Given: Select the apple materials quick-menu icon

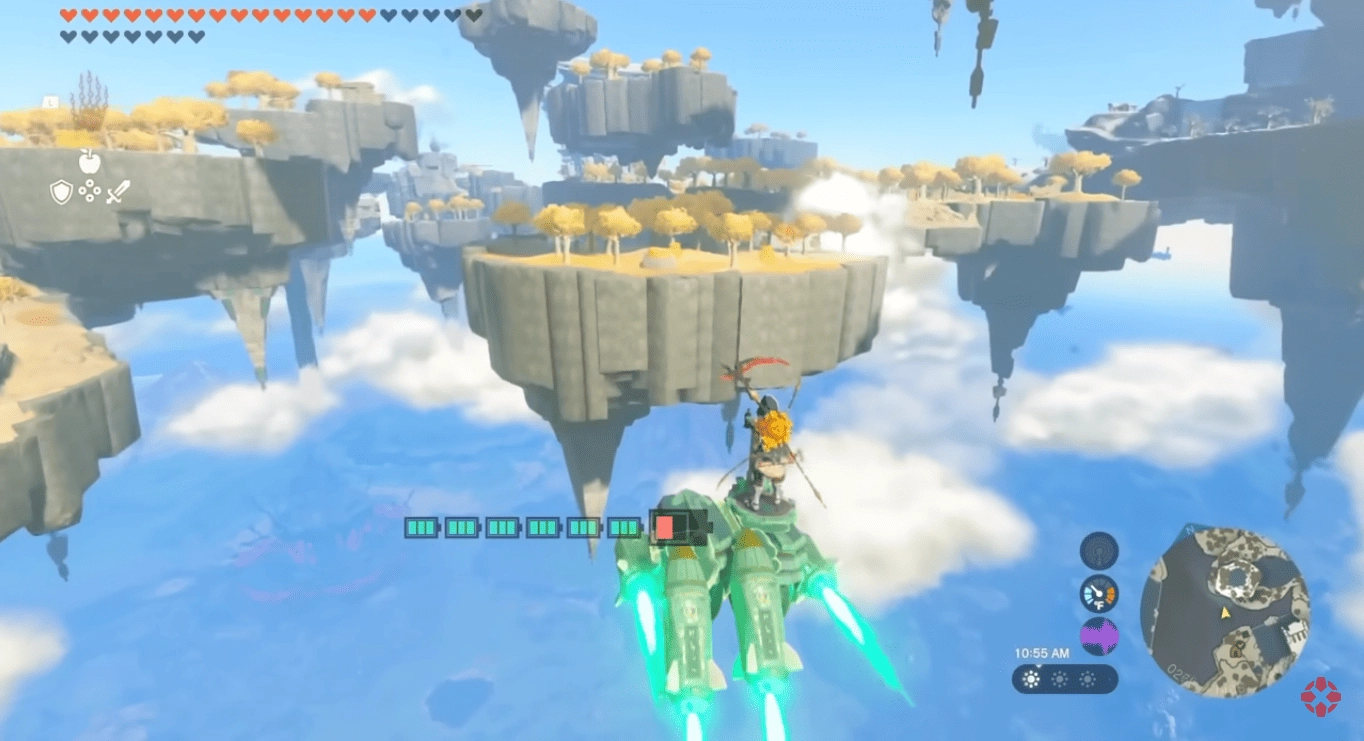Looking at the screenshot, I should tap(90, 161).
